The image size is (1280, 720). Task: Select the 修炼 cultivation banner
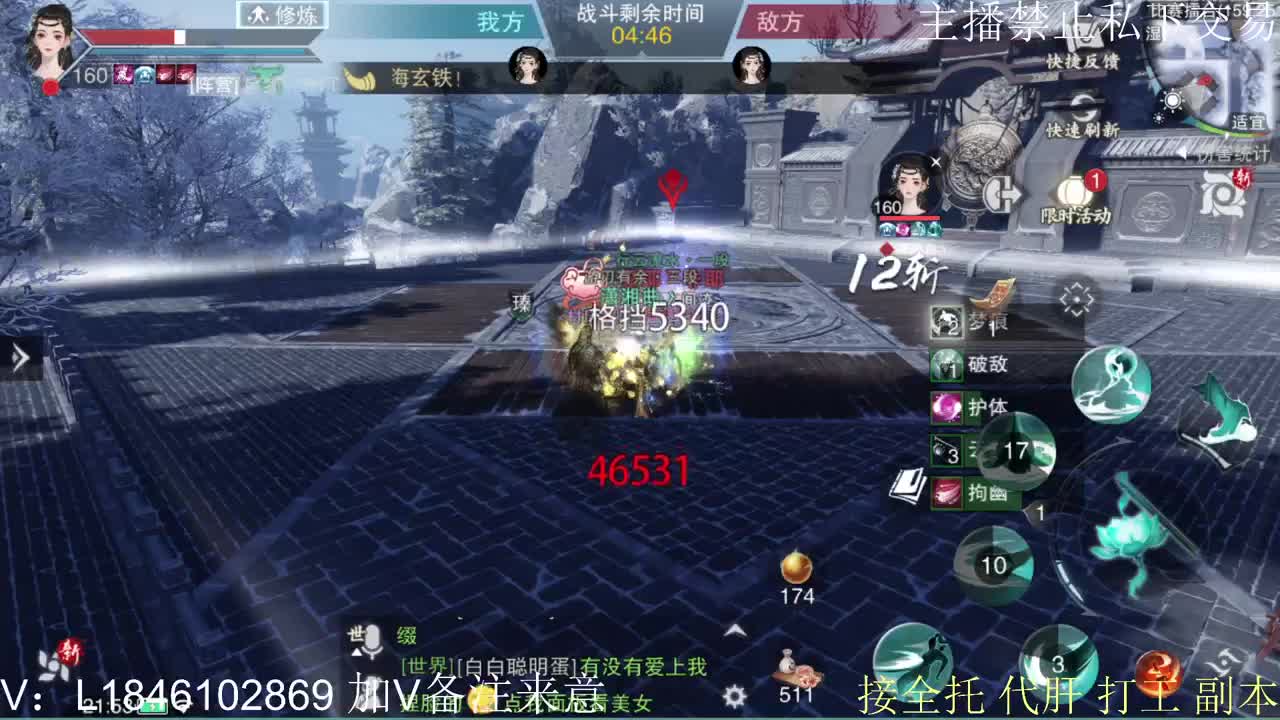pos(283,16)
